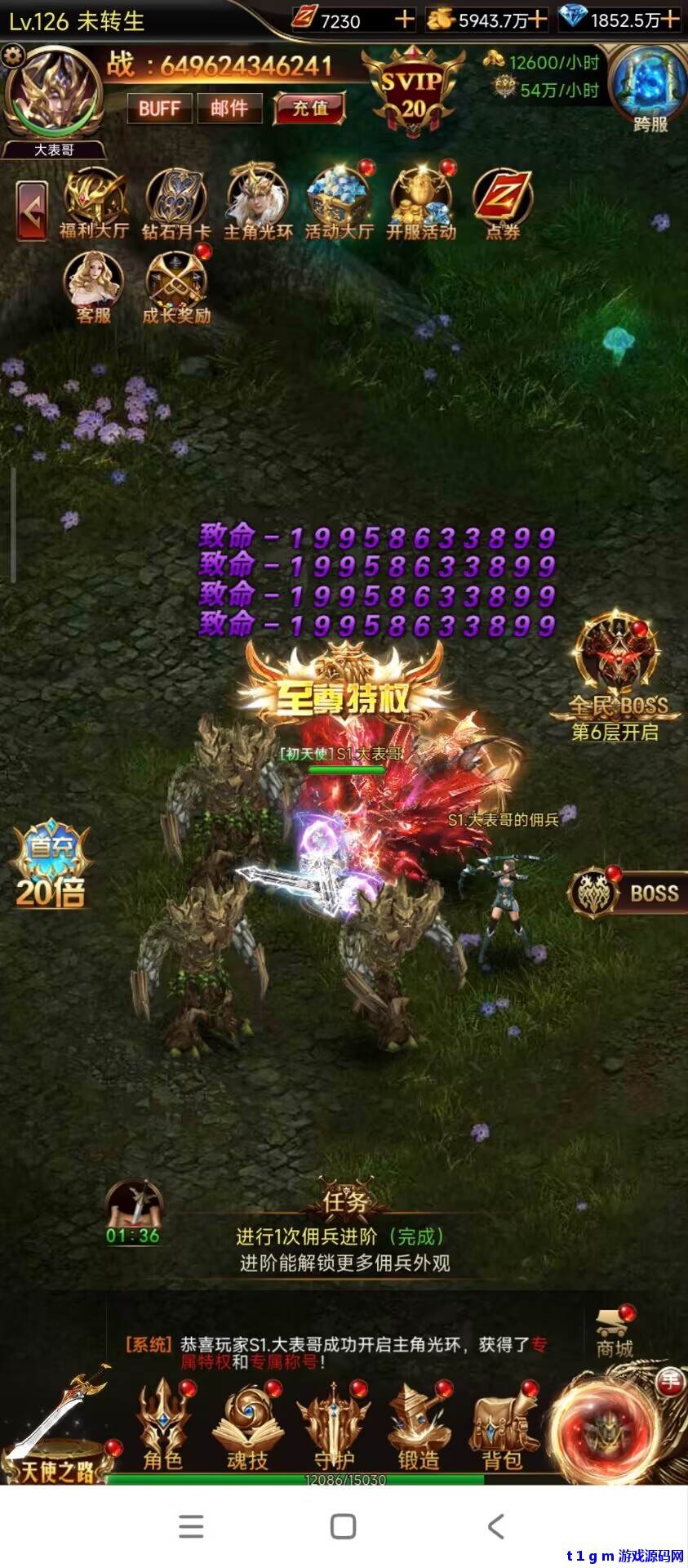Image resolution: width=688 pixels, height=1568 pixels.
Task: Open 开服活动 server launch events
Action: point(421,204)
